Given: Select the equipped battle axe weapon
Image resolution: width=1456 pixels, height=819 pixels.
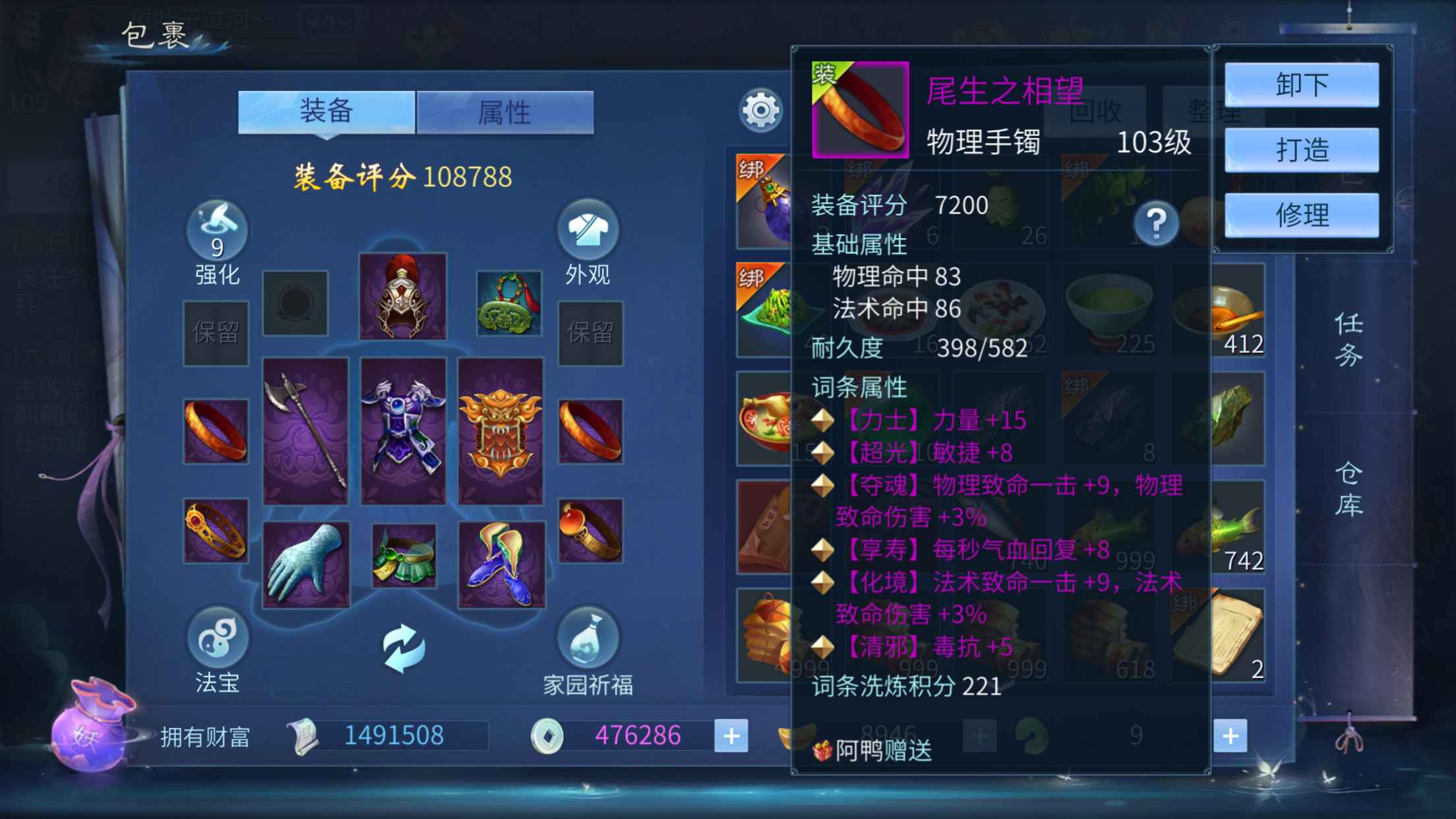Looking at the screenshot, I should point(305,431).
